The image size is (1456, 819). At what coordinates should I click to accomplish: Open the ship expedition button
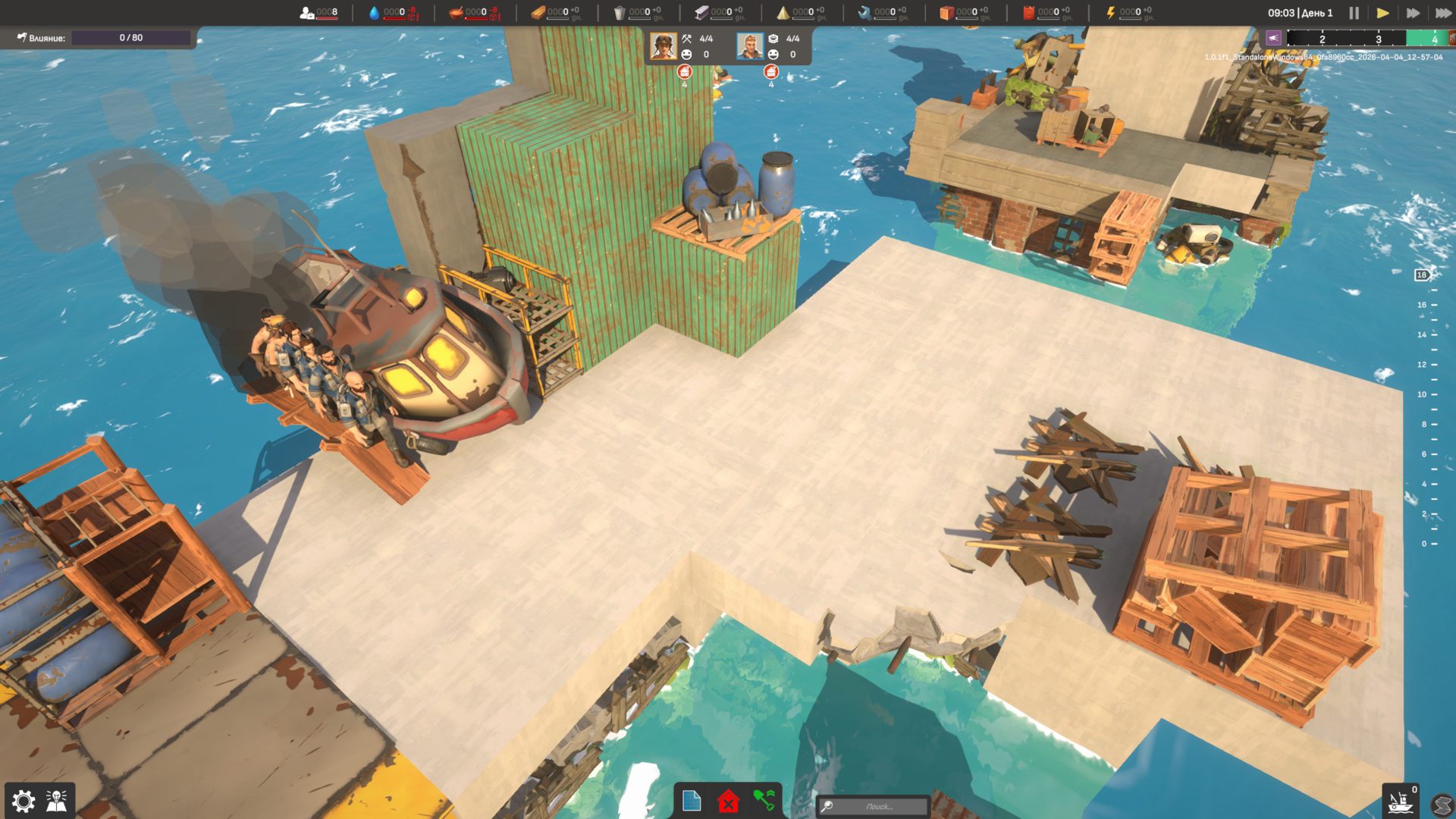1399,802
